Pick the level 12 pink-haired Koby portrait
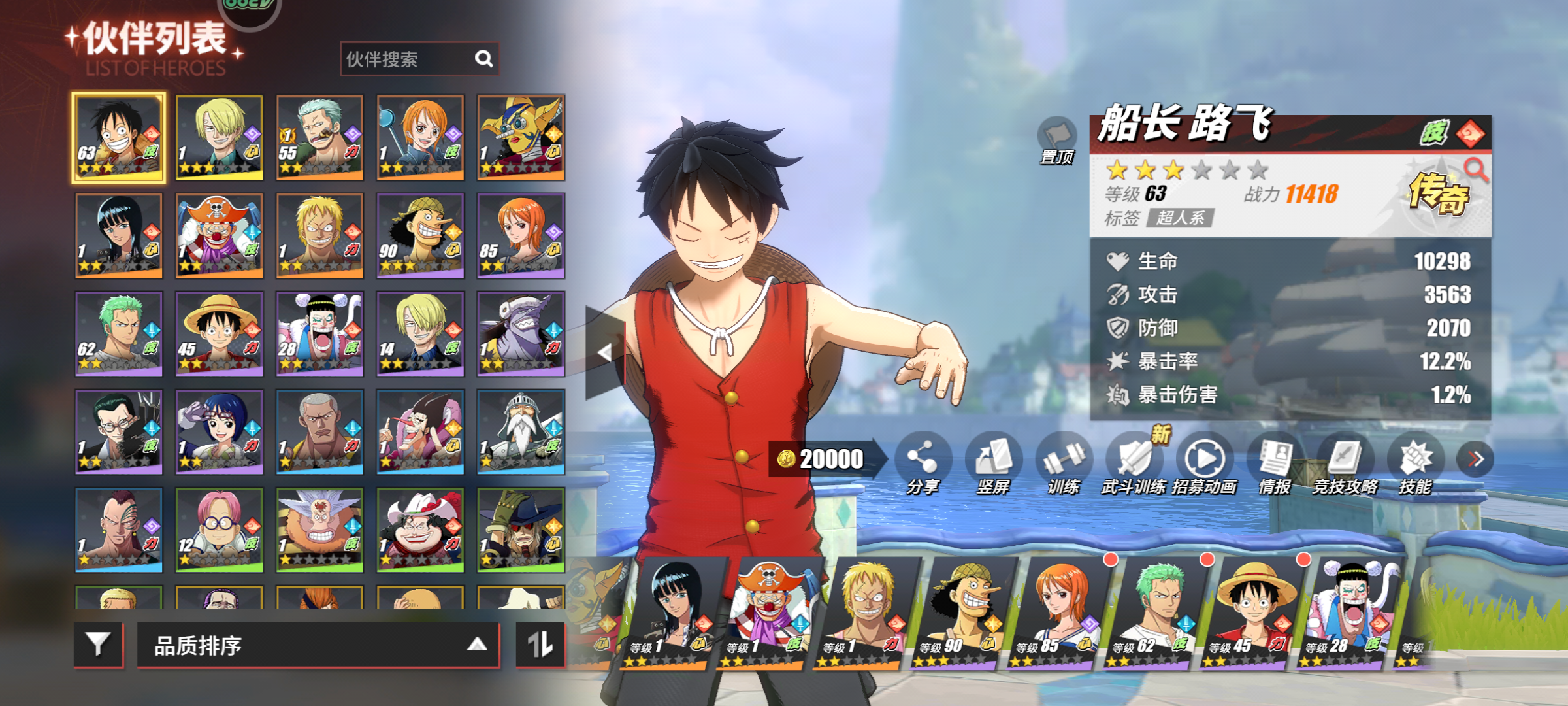 click(220, 530)
